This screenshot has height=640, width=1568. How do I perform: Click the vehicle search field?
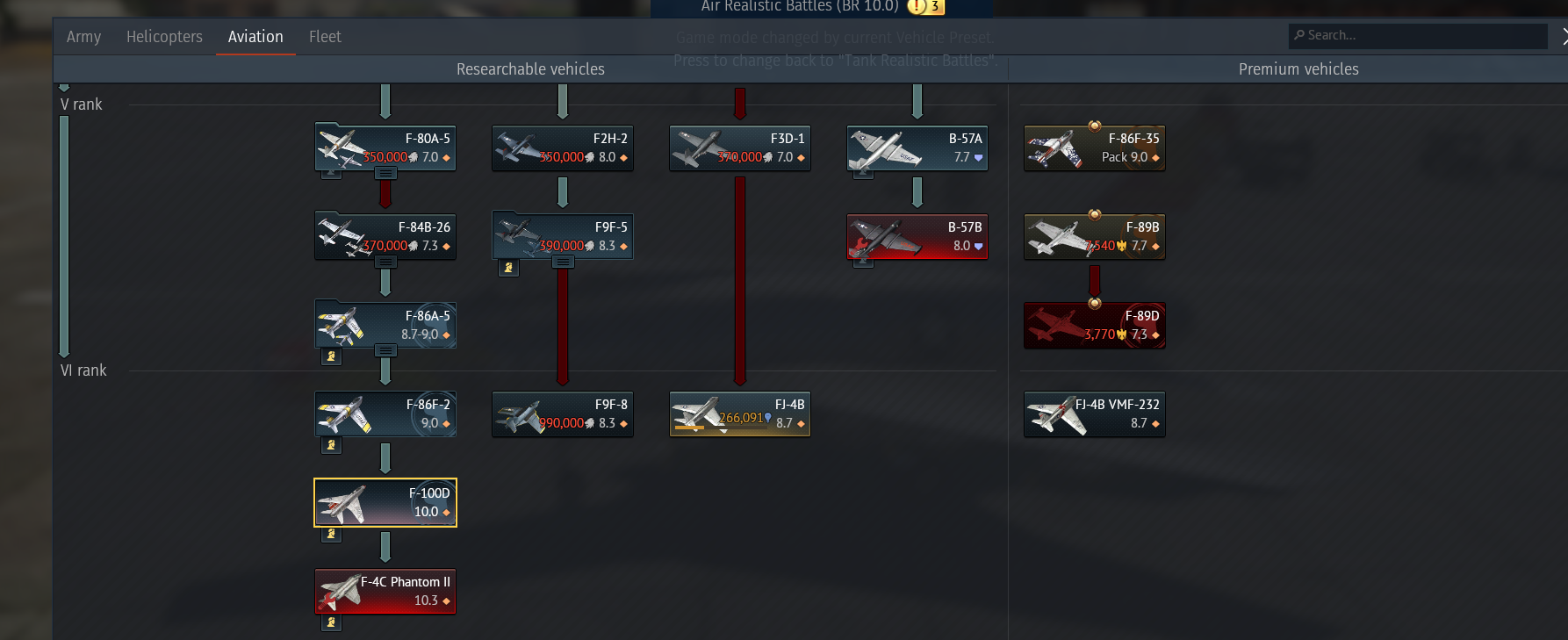click(x=1418, y=36)
